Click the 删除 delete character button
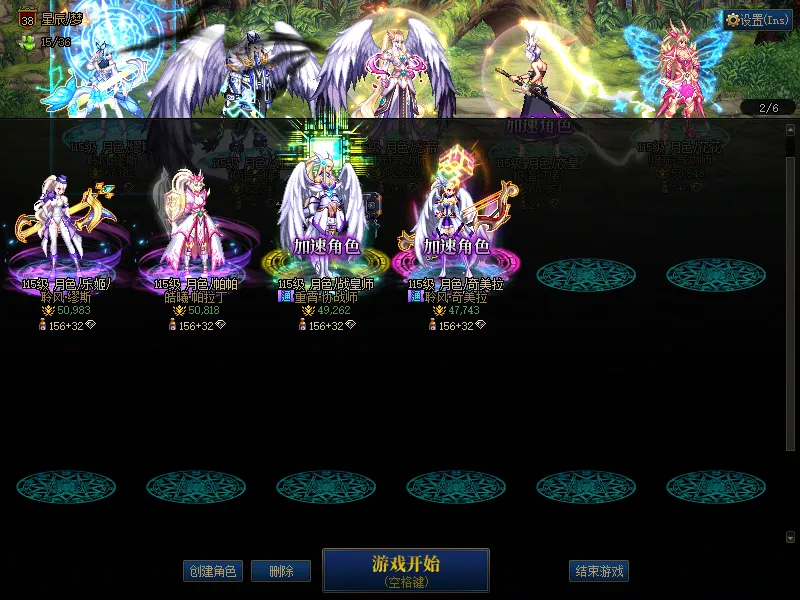This screenshot has width=800, height=600. click(x=280, y=571)
